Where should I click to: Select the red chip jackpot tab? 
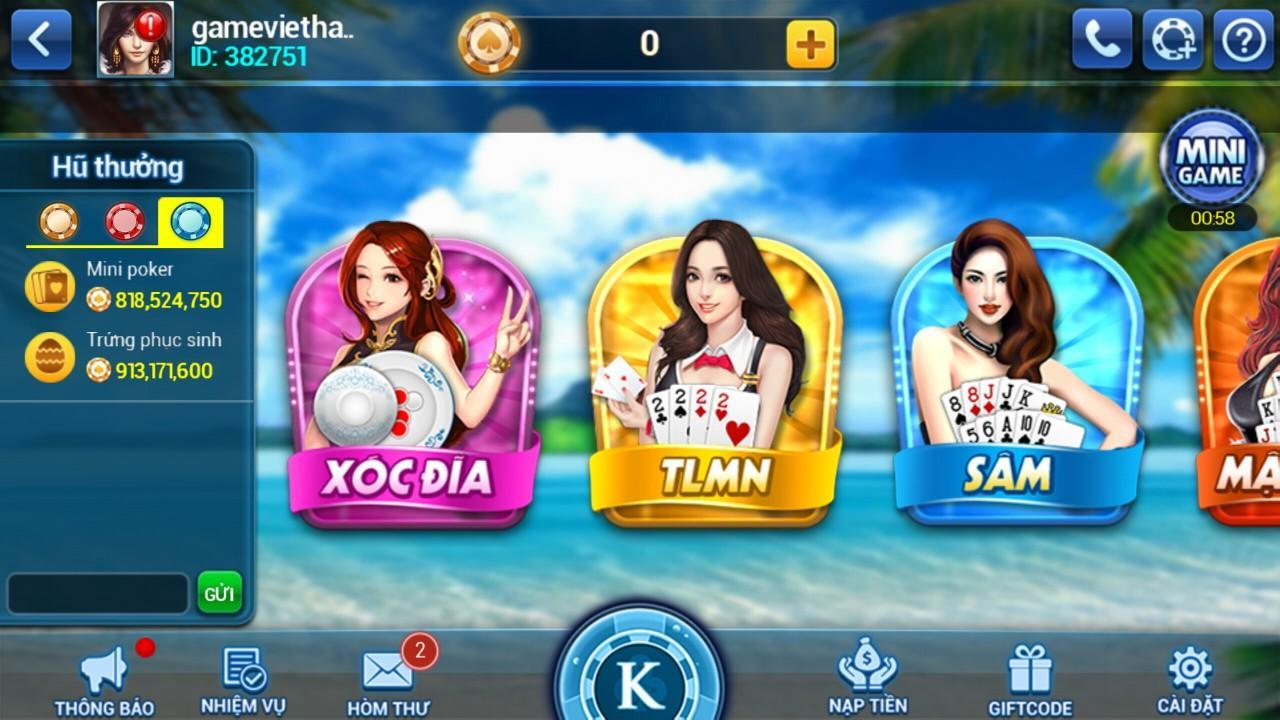[122, 220]
